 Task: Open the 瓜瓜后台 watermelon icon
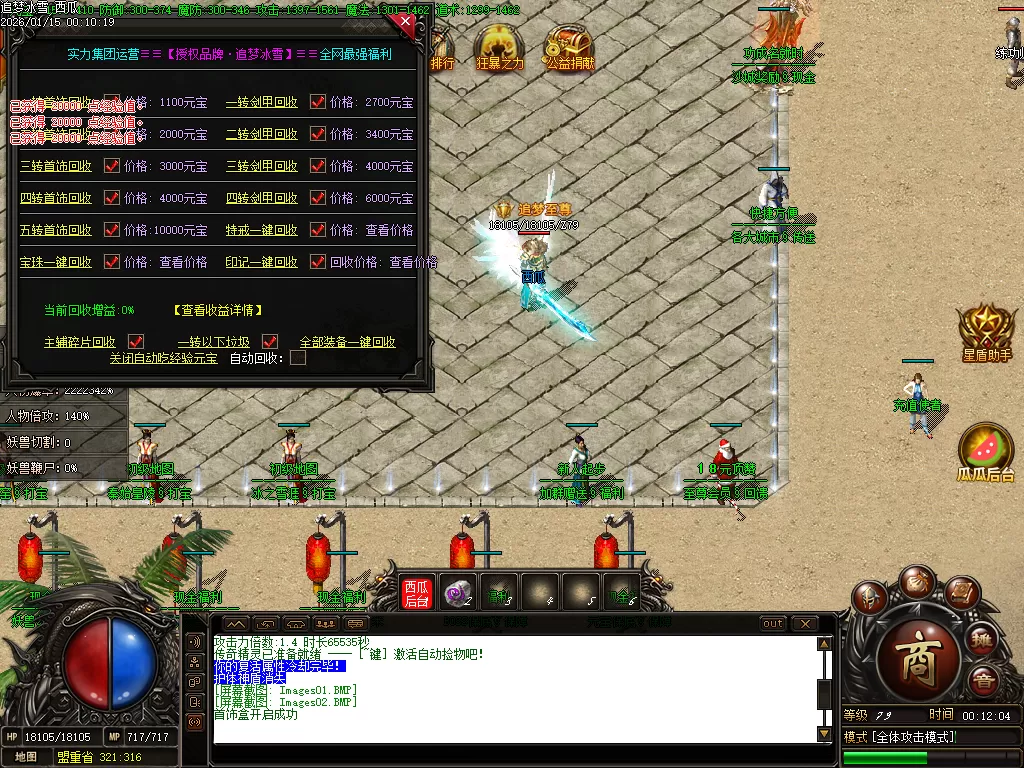point(986,450)
